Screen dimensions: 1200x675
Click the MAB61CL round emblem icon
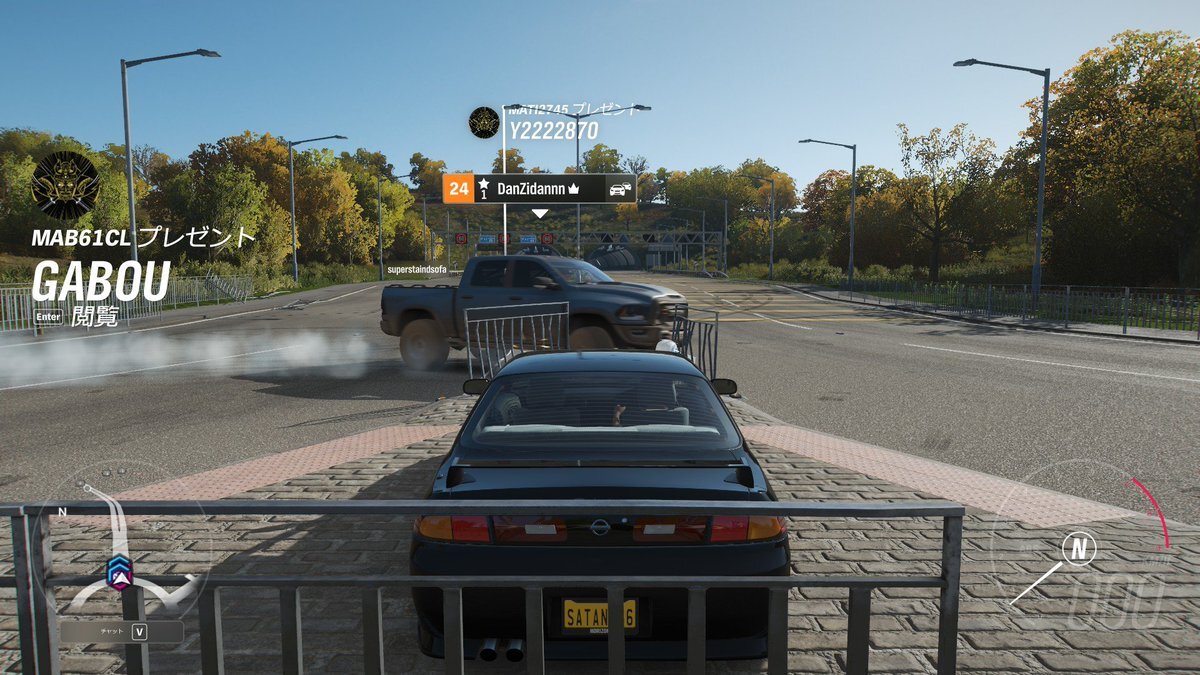pyautogui.click(x=65, y=186)
